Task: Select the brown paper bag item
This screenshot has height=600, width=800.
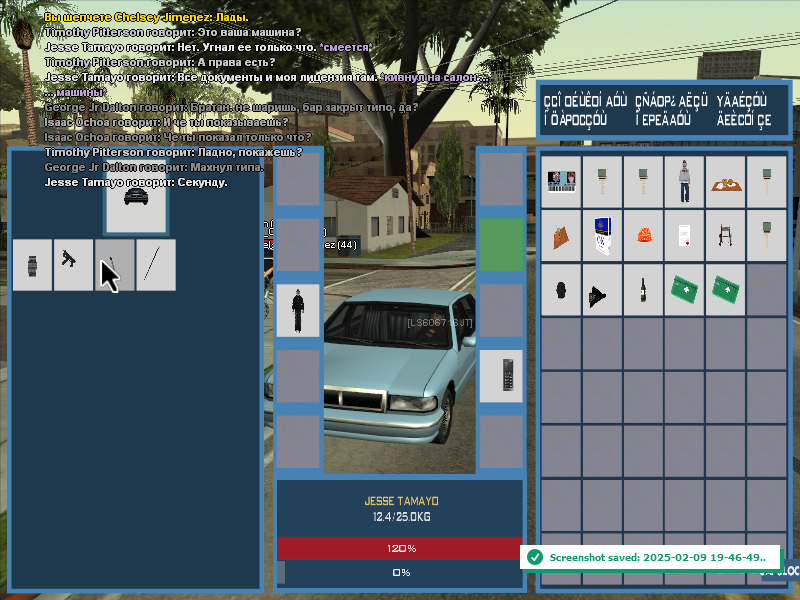Action: 561,236
